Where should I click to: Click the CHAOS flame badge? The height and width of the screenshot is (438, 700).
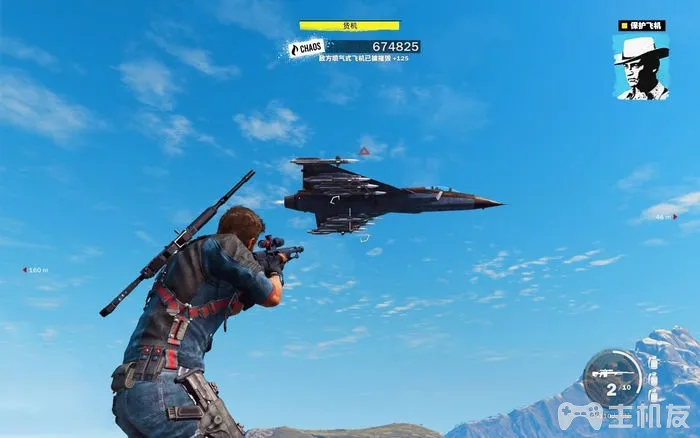pos(306,47)
